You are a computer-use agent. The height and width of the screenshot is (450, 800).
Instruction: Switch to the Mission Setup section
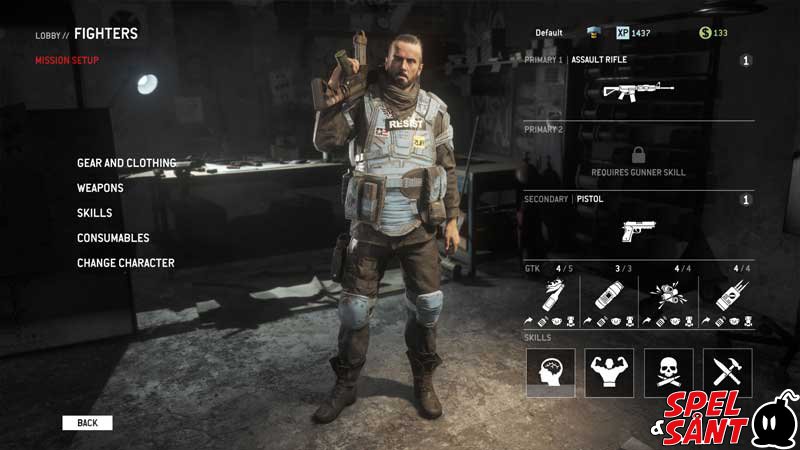67,60
